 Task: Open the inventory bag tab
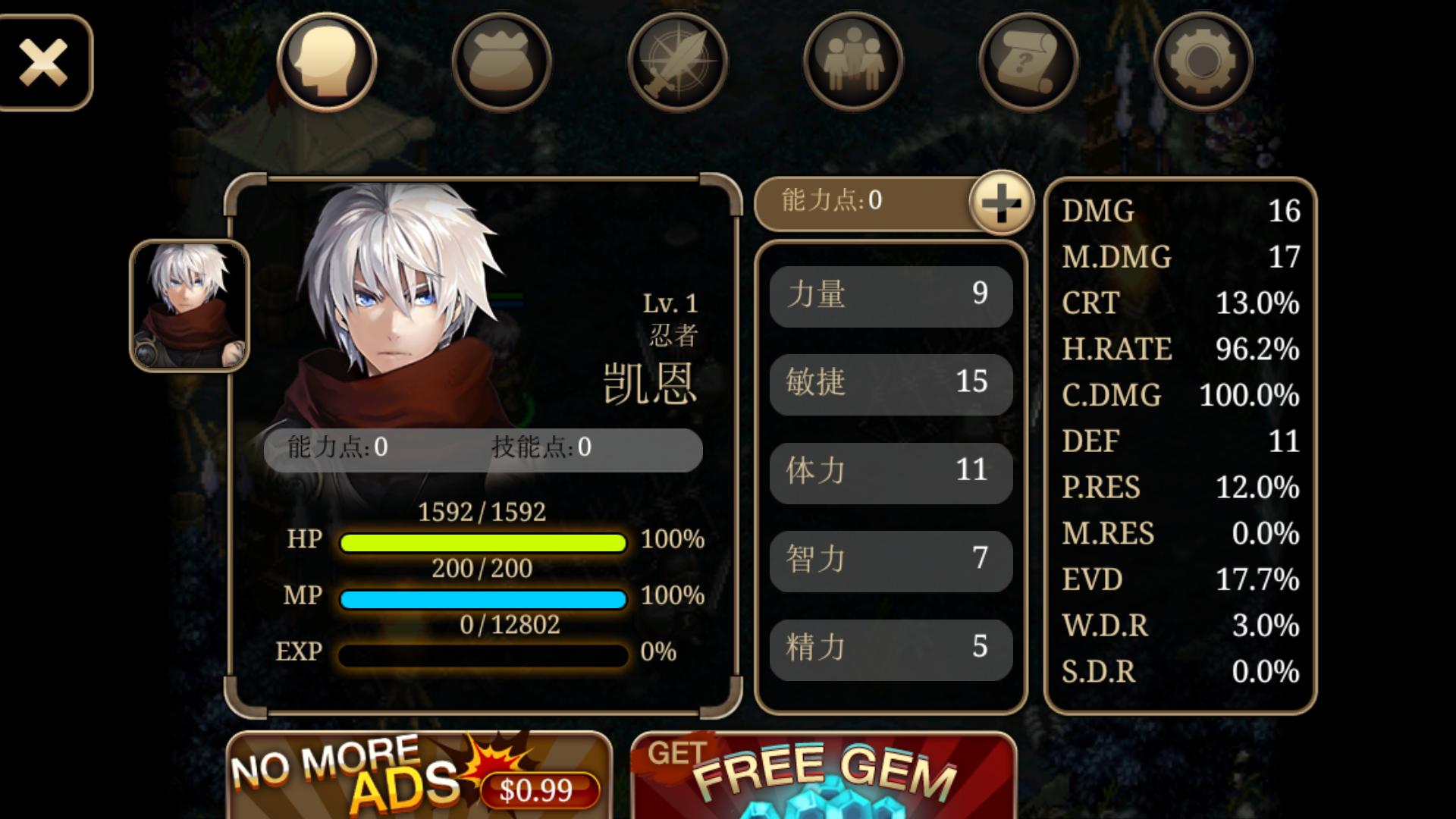(x=502, y=62)
